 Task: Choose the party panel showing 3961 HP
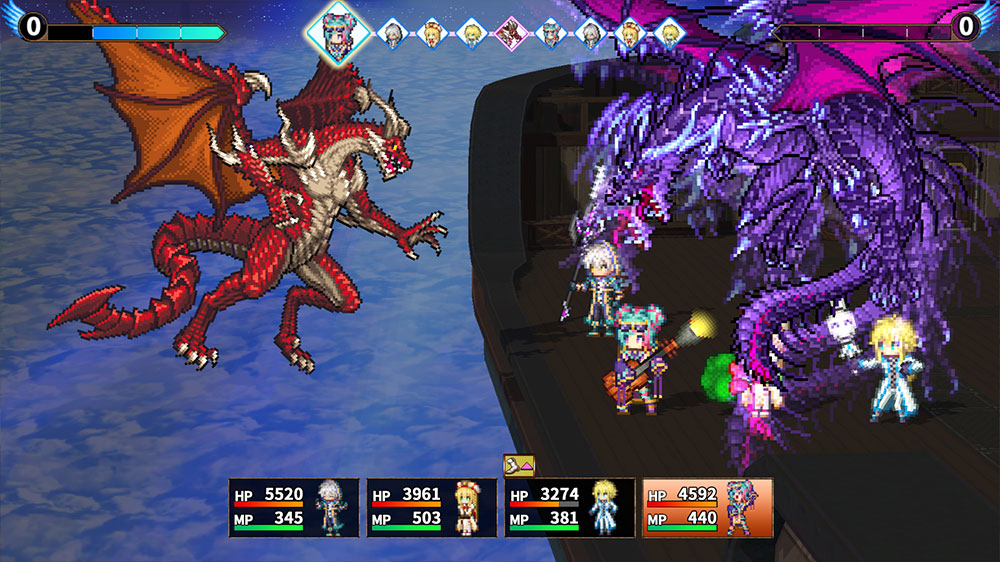(x=431, y=508)
